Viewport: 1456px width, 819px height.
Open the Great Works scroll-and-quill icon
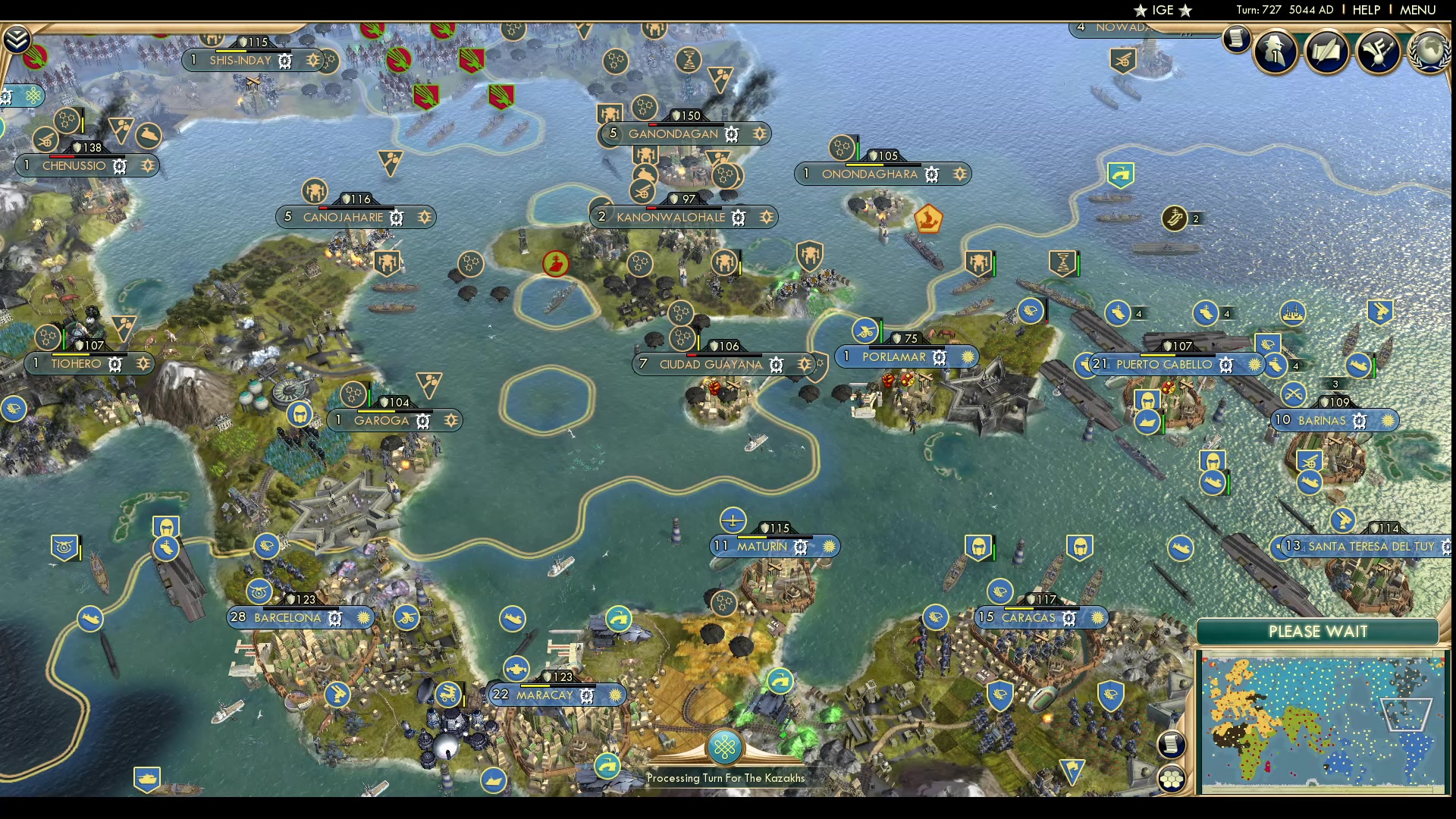[1327, 50]
